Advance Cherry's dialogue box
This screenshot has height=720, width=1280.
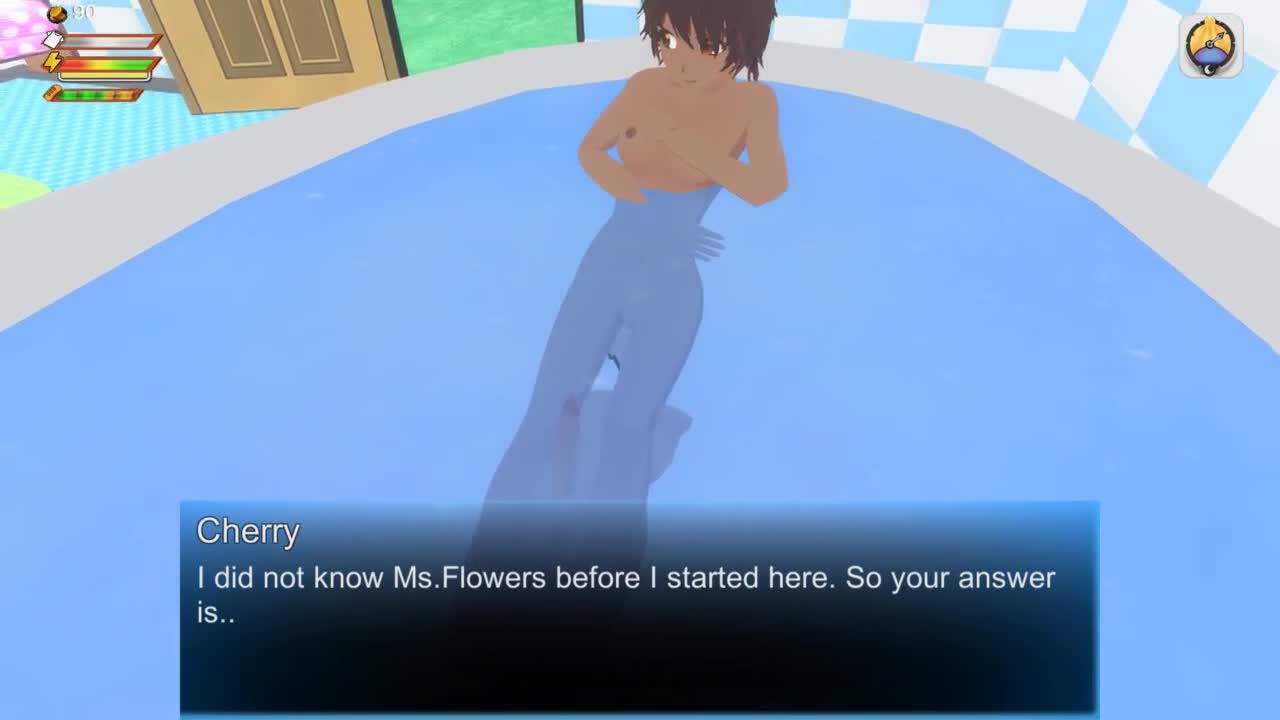[x=639, y=606]
